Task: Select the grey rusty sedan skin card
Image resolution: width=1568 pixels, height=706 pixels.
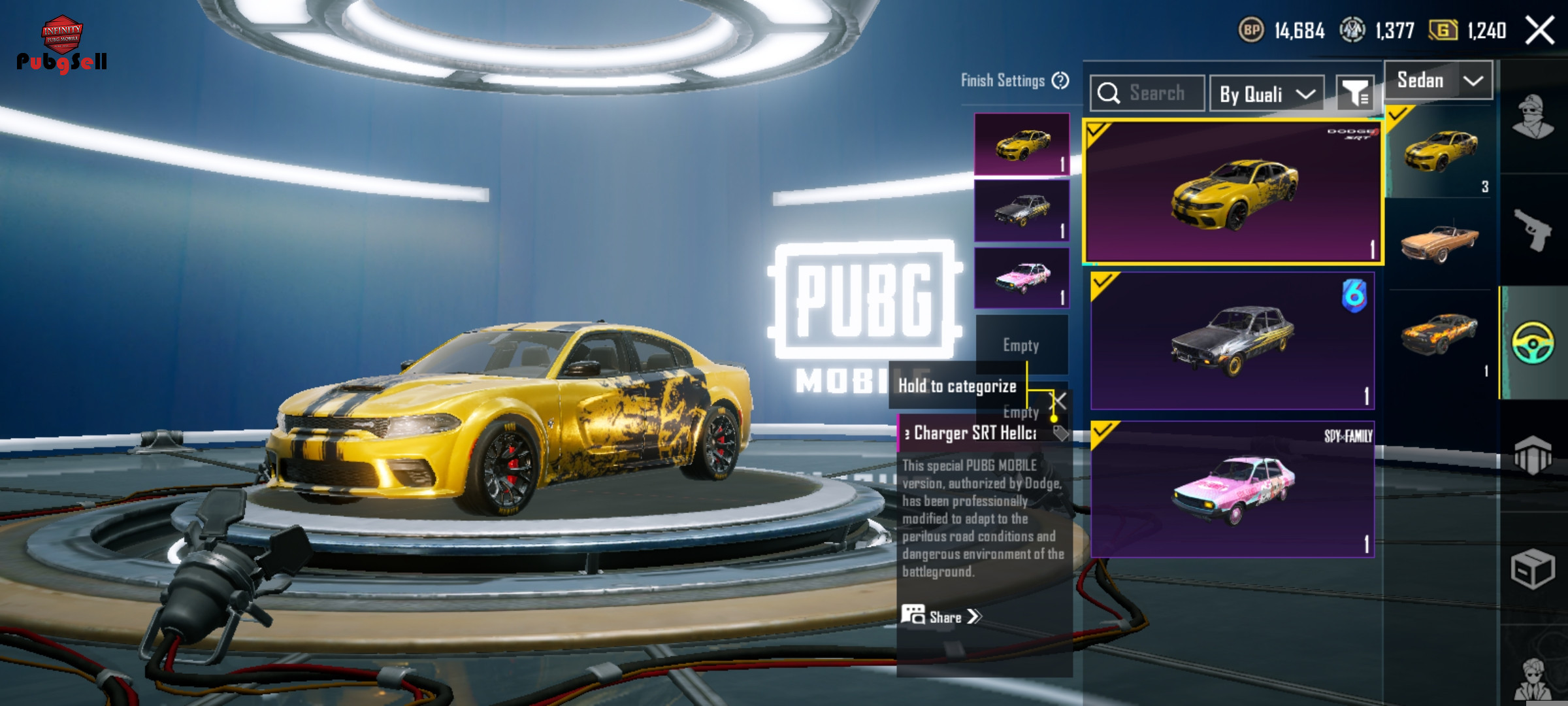Action: [1232, 341]
